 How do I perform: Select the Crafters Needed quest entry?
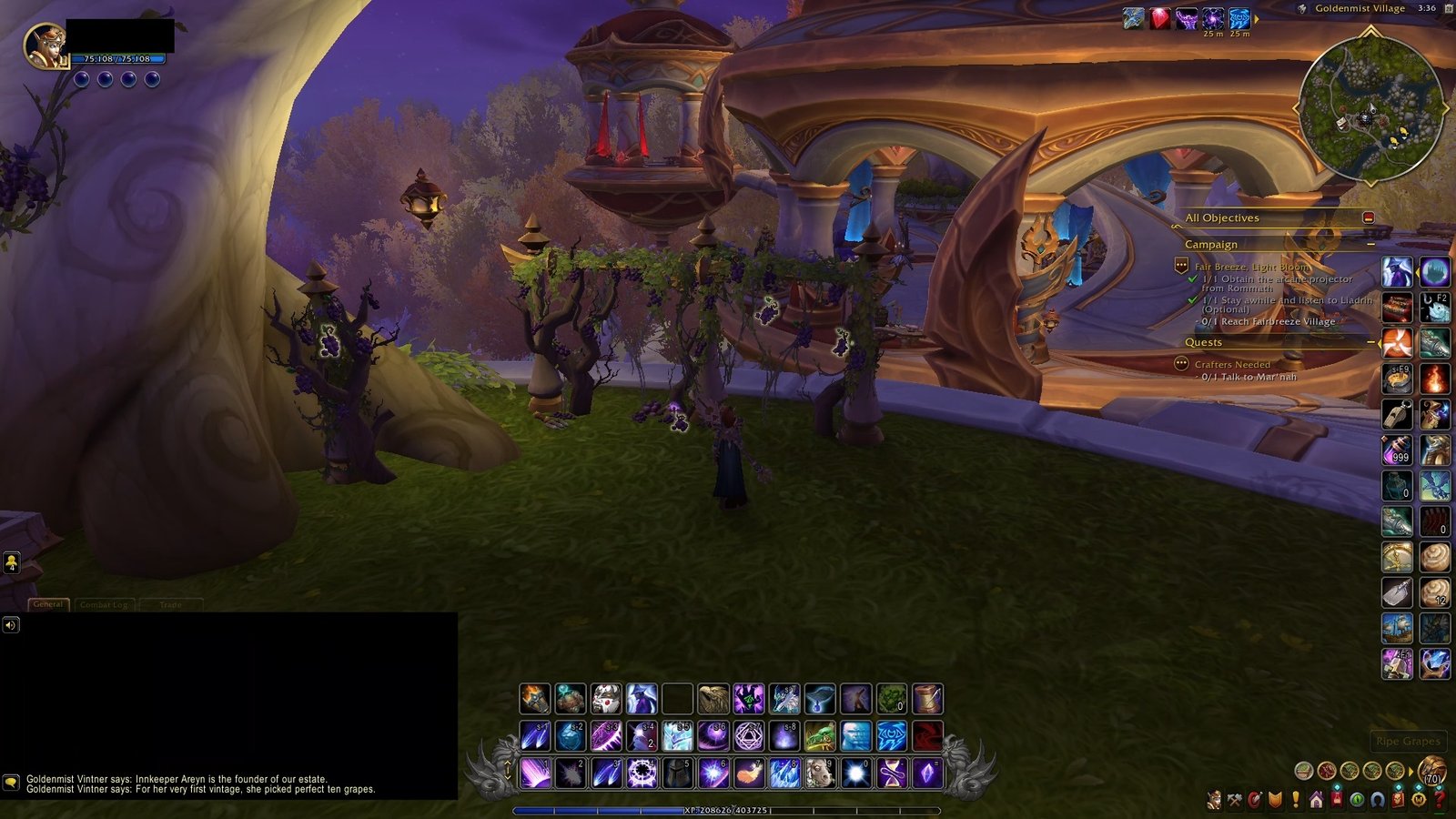point(1232,364)
